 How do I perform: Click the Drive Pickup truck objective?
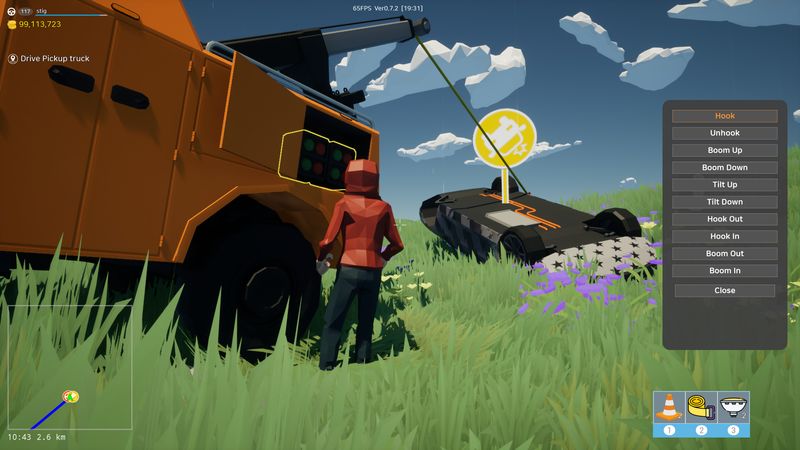coord(55,59)
